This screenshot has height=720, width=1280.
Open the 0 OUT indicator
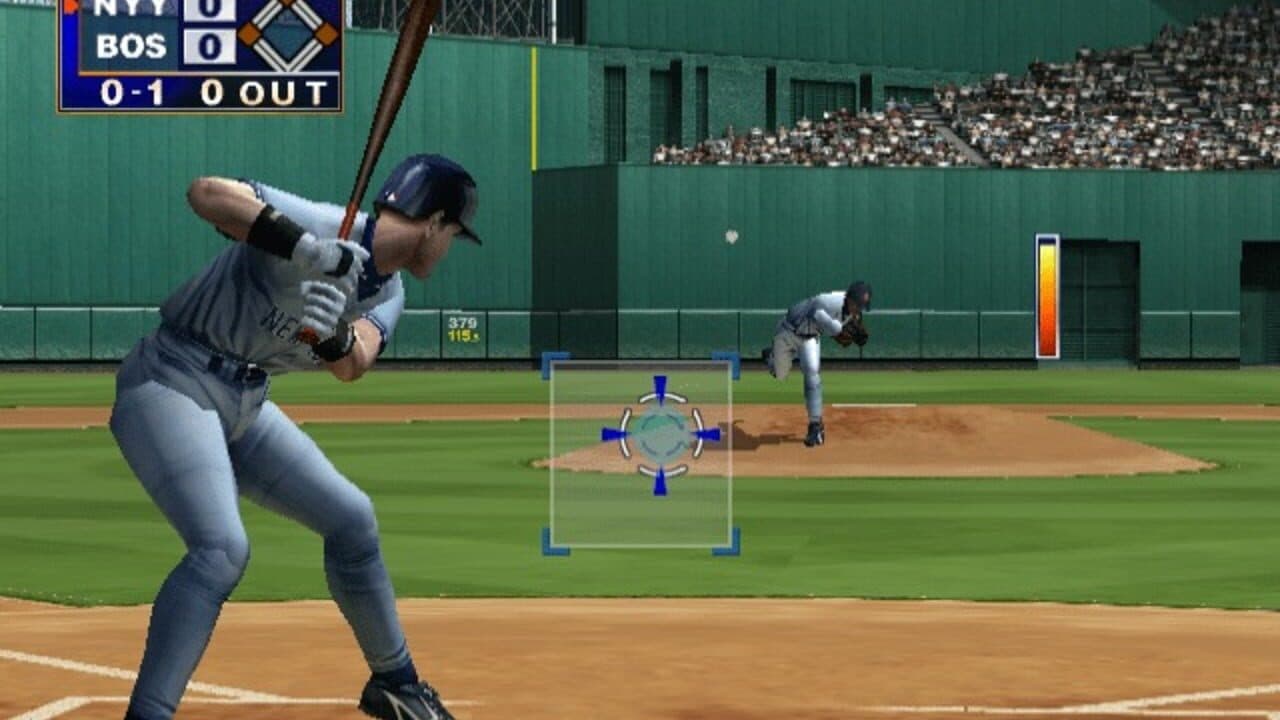tap(263, 91)
